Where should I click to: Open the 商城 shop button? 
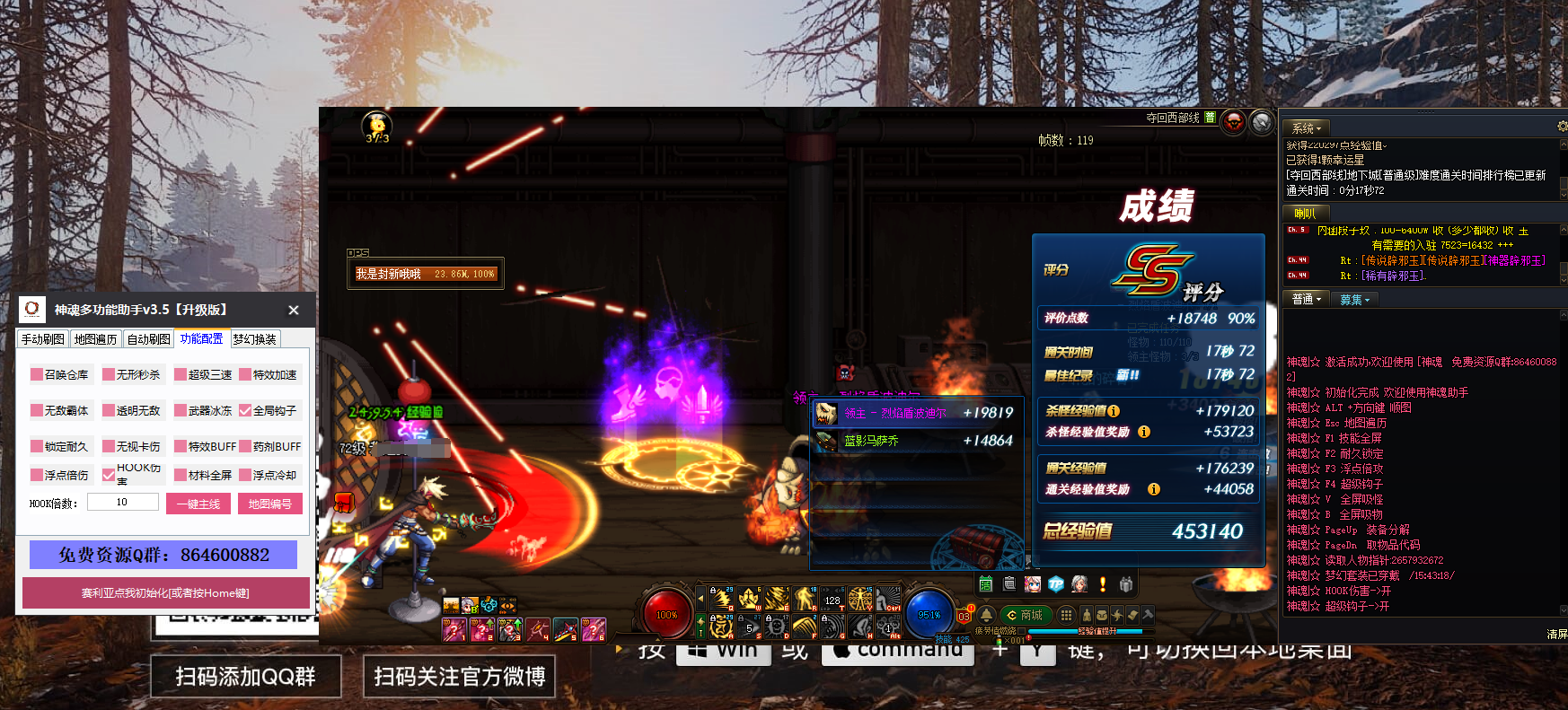click(1026, 615)
